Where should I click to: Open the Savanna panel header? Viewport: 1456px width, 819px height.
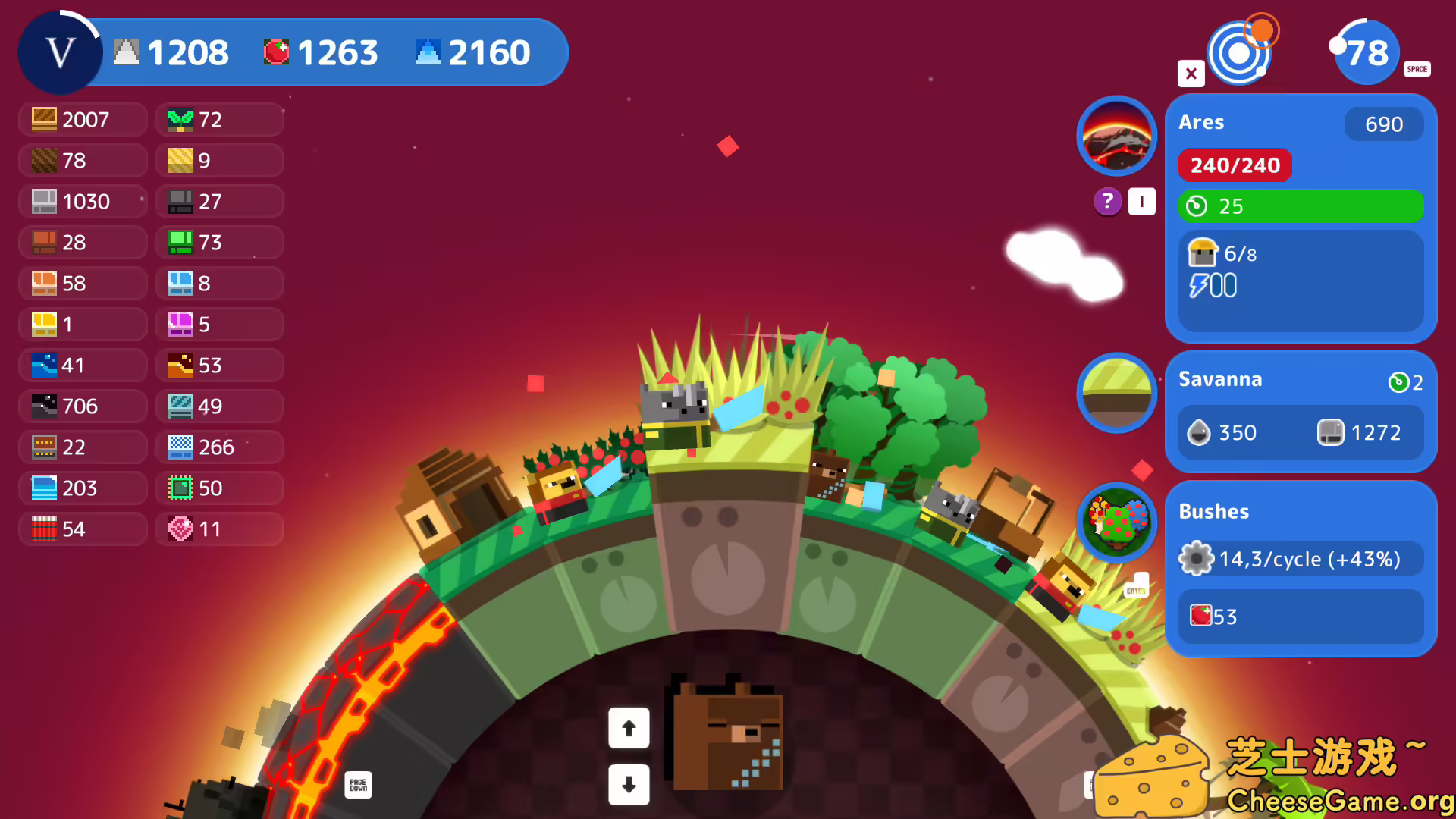[x=1221, y=379]
